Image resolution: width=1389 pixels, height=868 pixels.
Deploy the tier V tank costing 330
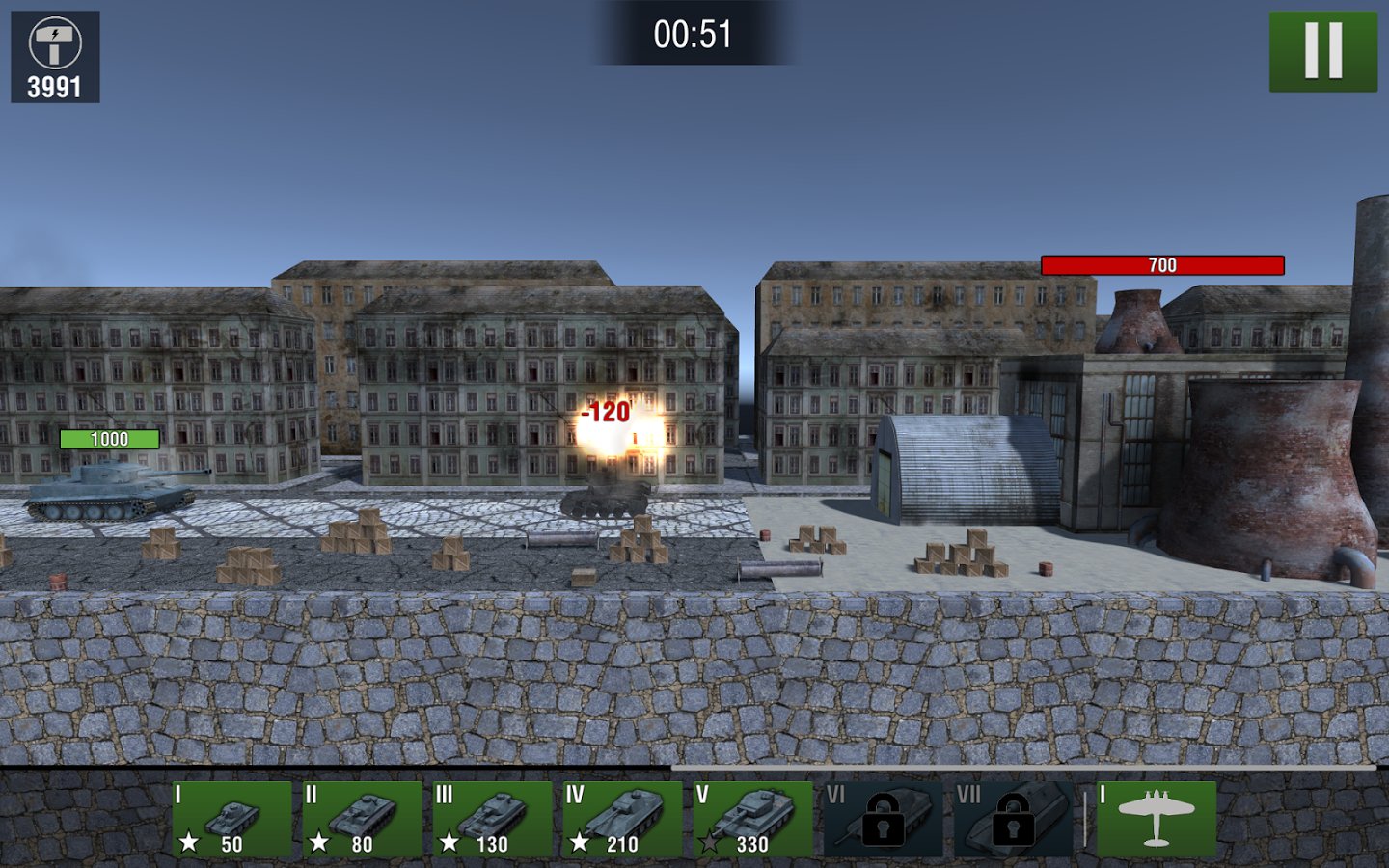click(x=752, y=819)
